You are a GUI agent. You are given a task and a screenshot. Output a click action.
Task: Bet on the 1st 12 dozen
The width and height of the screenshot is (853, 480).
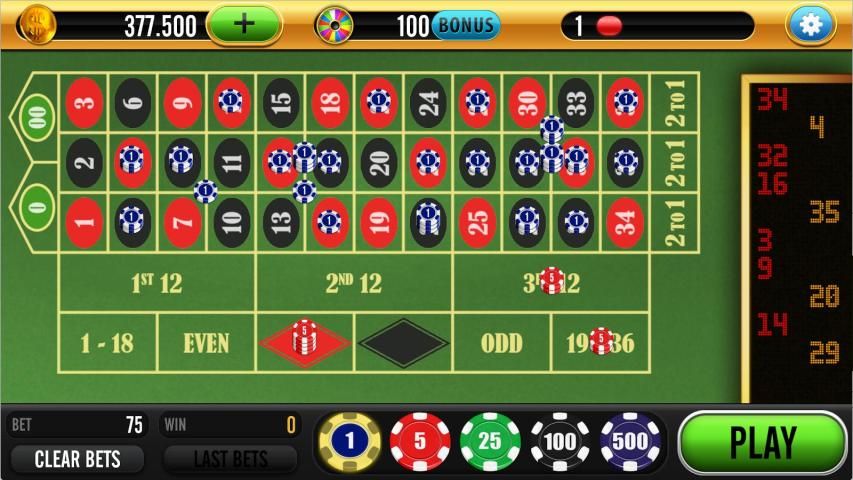pos(157,283)
